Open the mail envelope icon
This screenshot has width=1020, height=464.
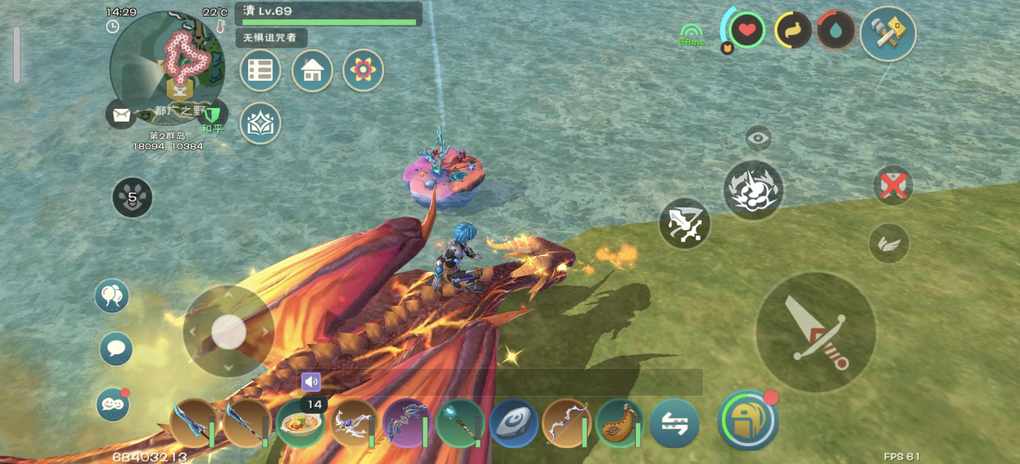[121, 115]
